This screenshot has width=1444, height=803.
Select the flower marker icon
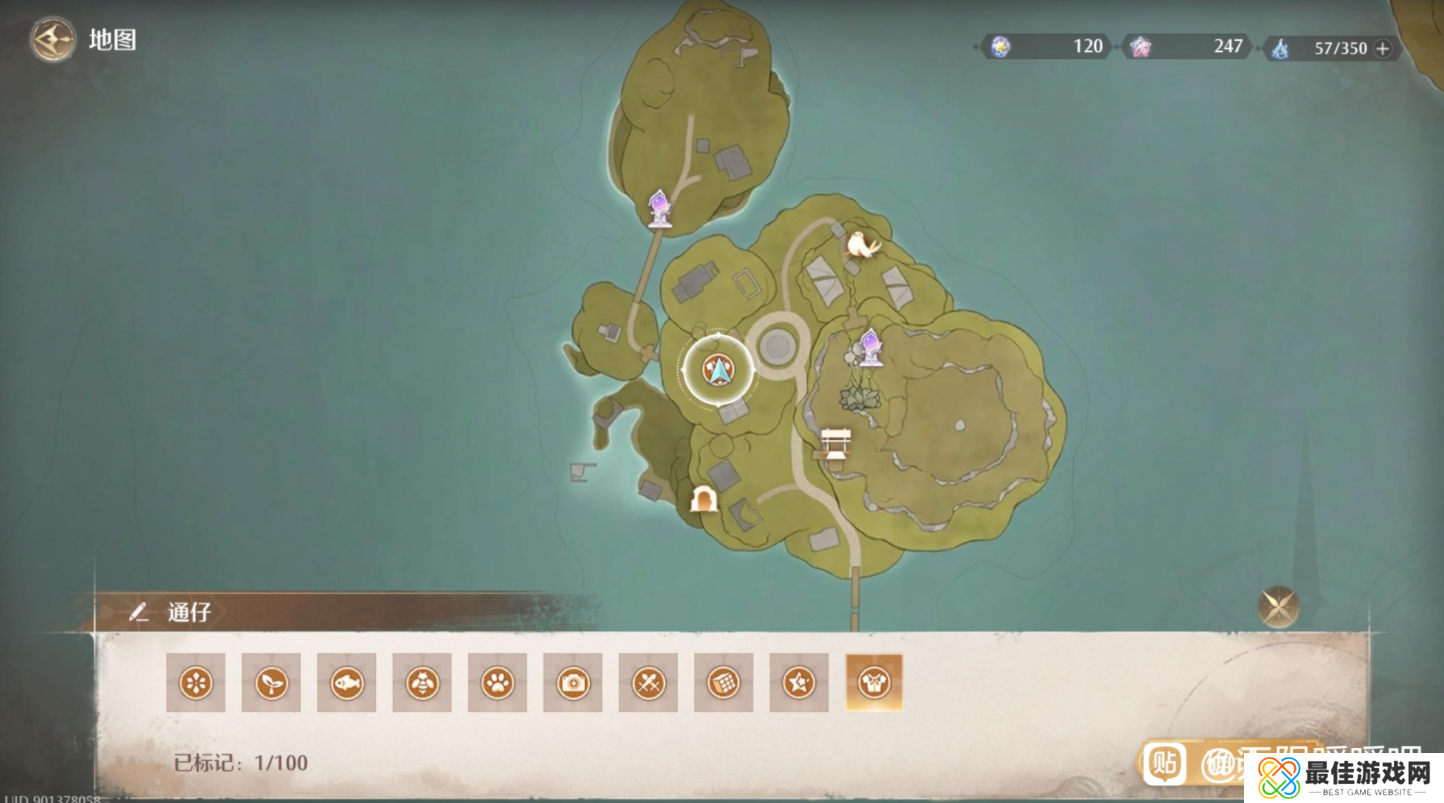click(x=196, y=683)
